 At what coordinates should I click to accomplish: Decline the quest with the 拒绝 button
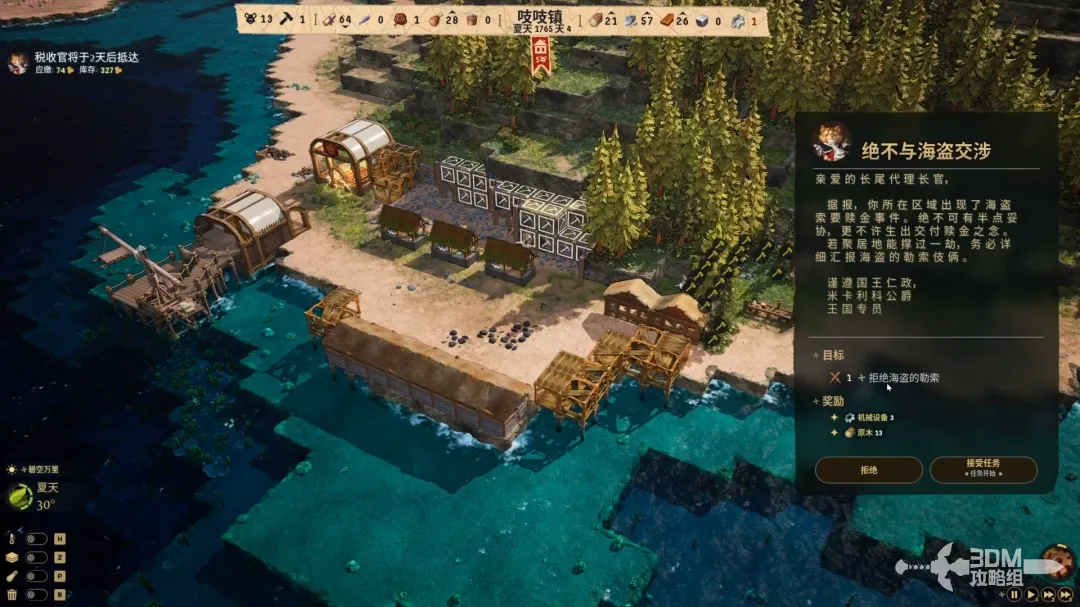868,470
